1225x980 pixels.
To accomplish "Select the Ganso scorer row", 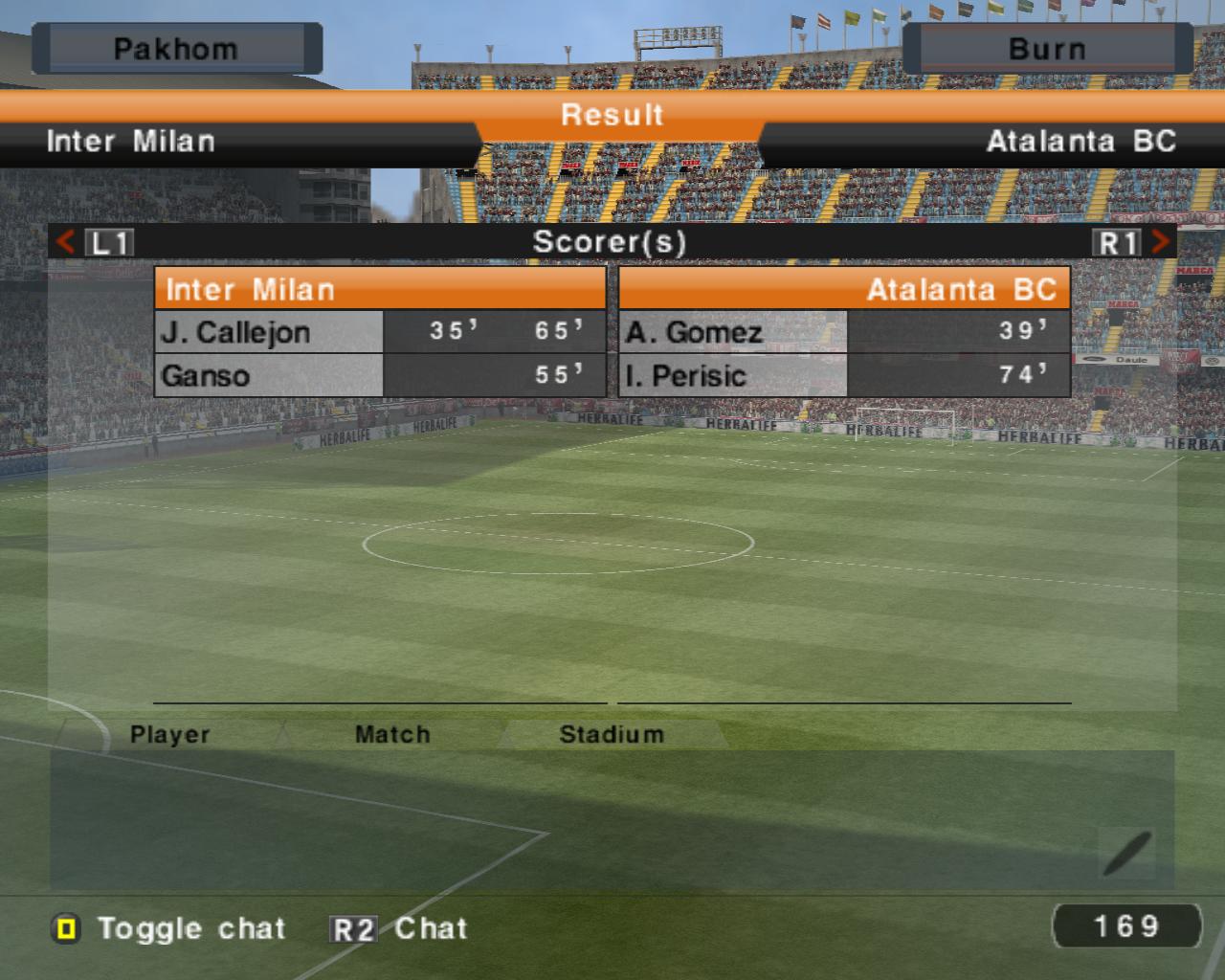I will click(380, 375).
